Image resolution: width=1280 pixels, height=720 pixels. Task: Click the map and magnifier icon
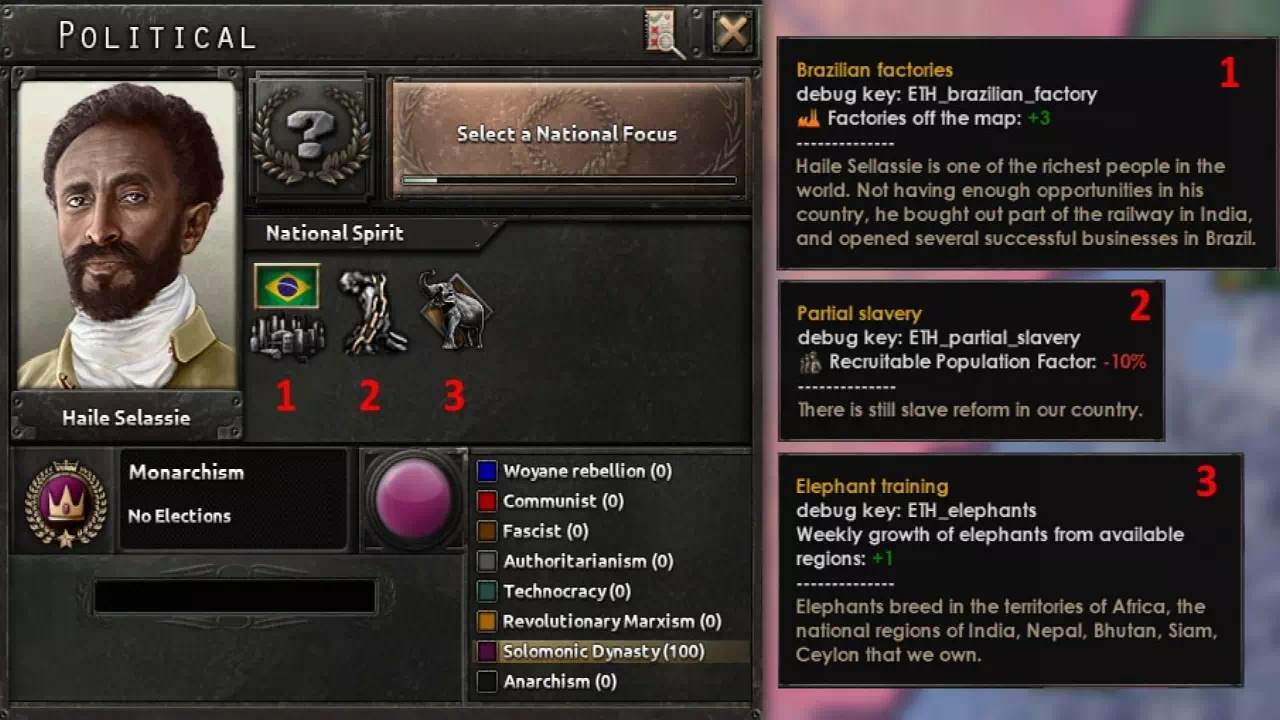665,33
